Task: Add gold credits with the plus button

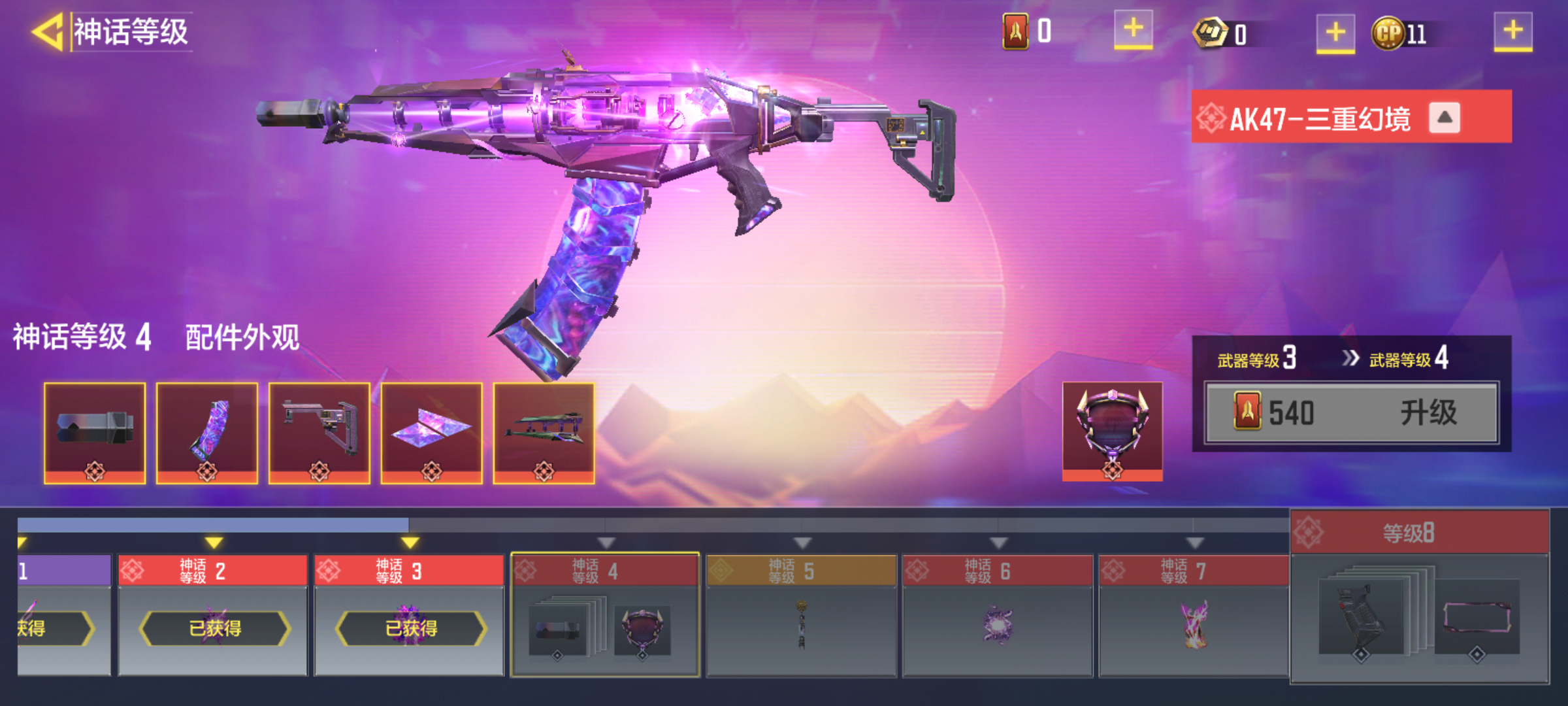Action: pyautogui.click(x=1335, y=33)
